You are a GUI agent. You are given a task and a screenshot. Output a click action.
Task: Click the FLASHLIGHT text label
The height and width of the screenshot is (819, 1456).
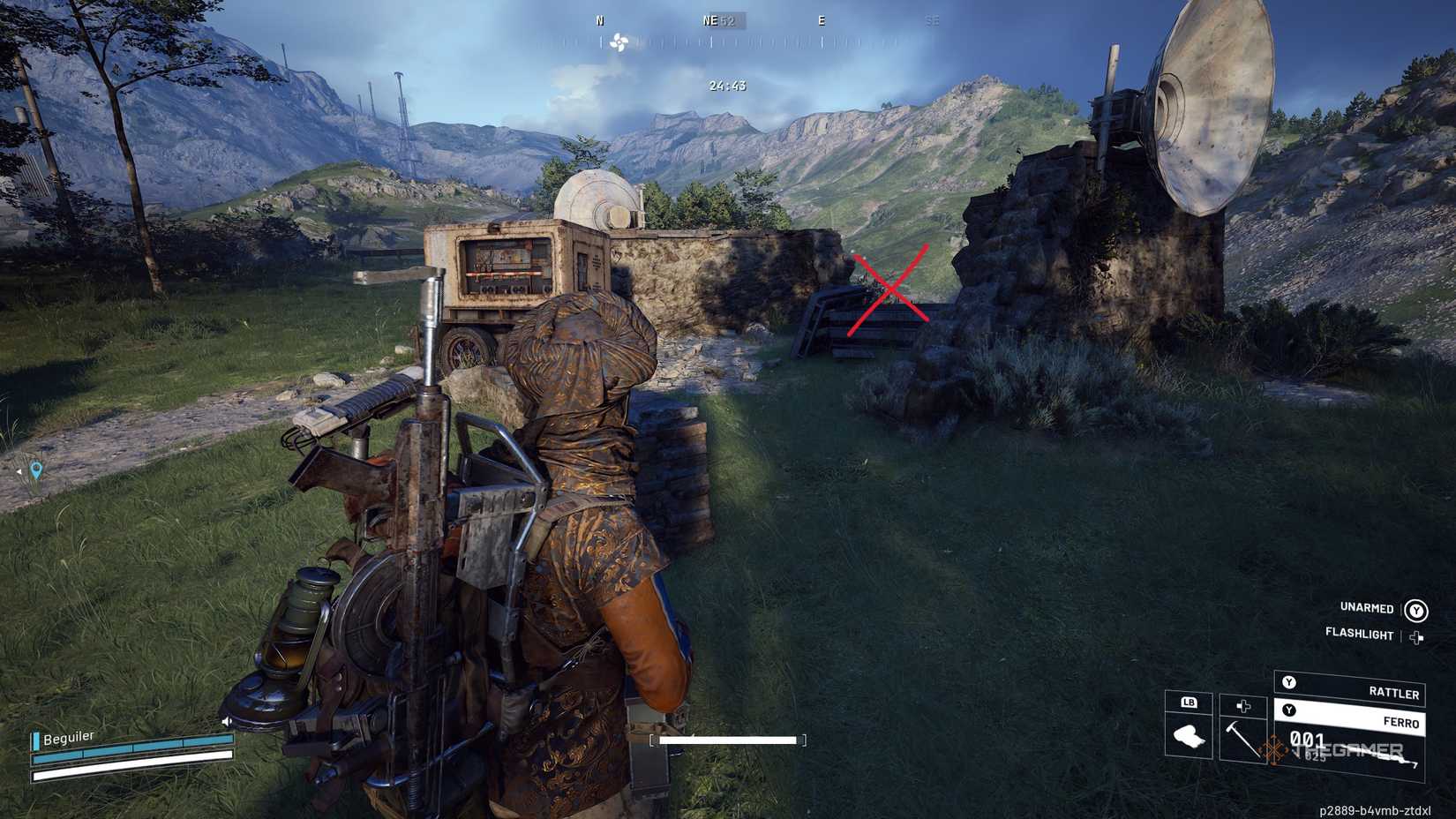(x=1359, y=634)
